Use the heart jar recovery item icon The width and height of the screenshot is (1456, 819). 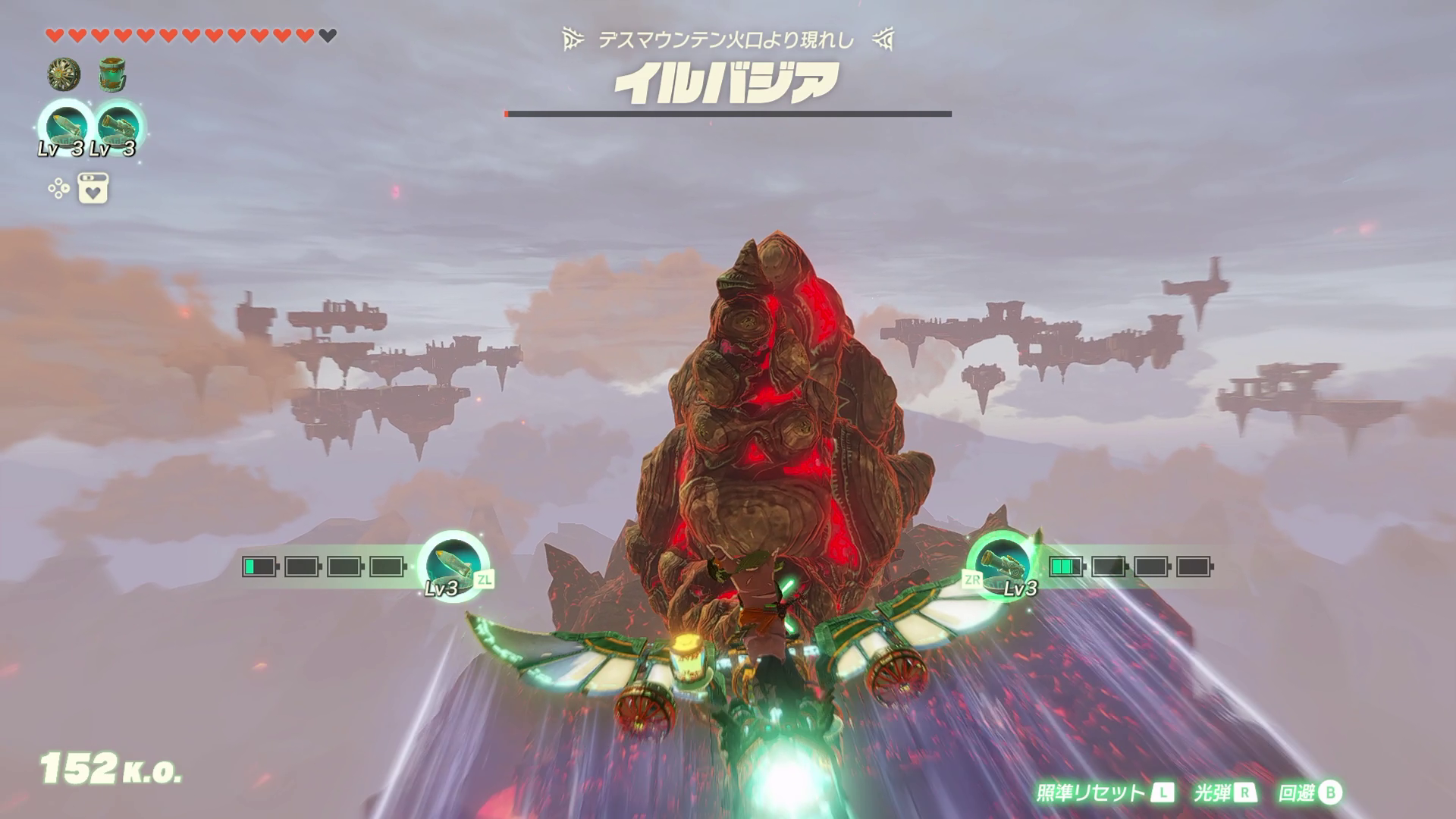[93, 188]
